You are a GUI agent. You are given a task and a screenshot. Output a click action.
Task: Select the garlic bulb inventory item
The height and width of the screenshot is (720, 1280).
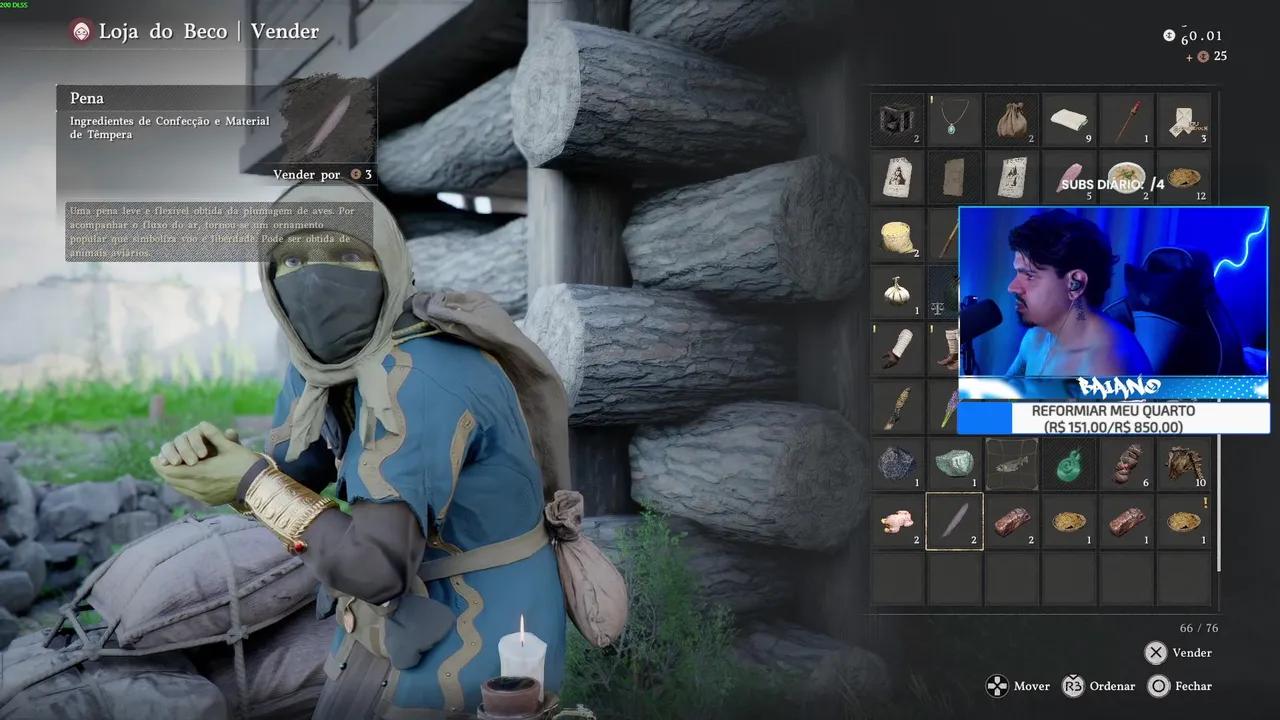pyautogui.click(x=897, y=290)
